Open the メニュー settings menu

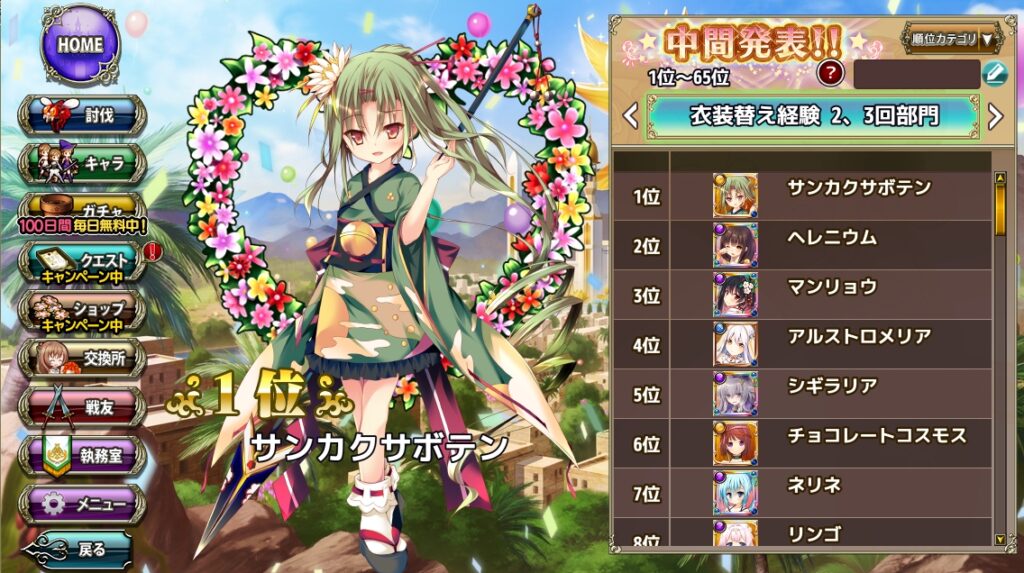click(82, 504)
